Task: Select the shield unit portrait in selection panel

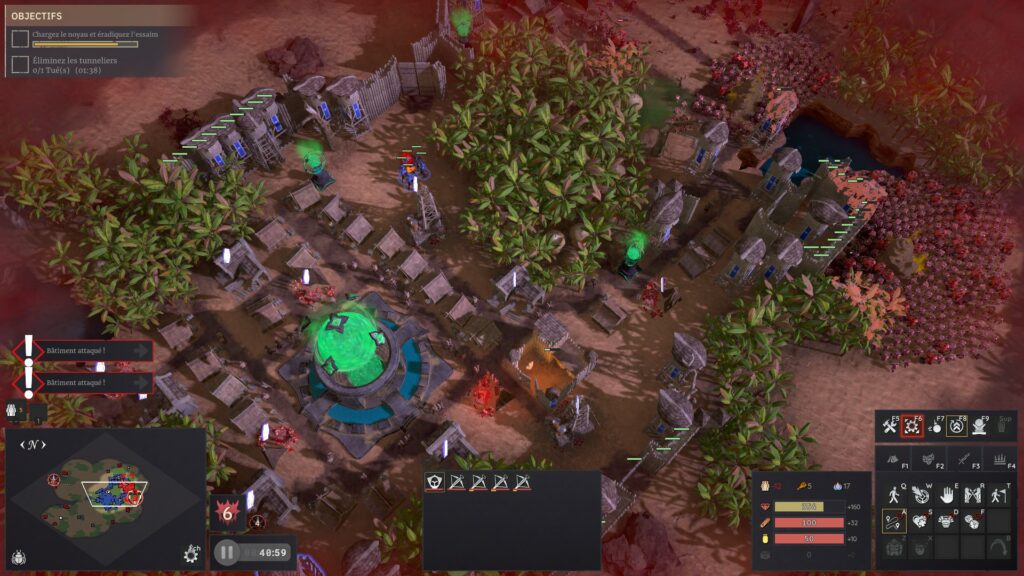Action: pyautogui.click(x=435, y=483)
